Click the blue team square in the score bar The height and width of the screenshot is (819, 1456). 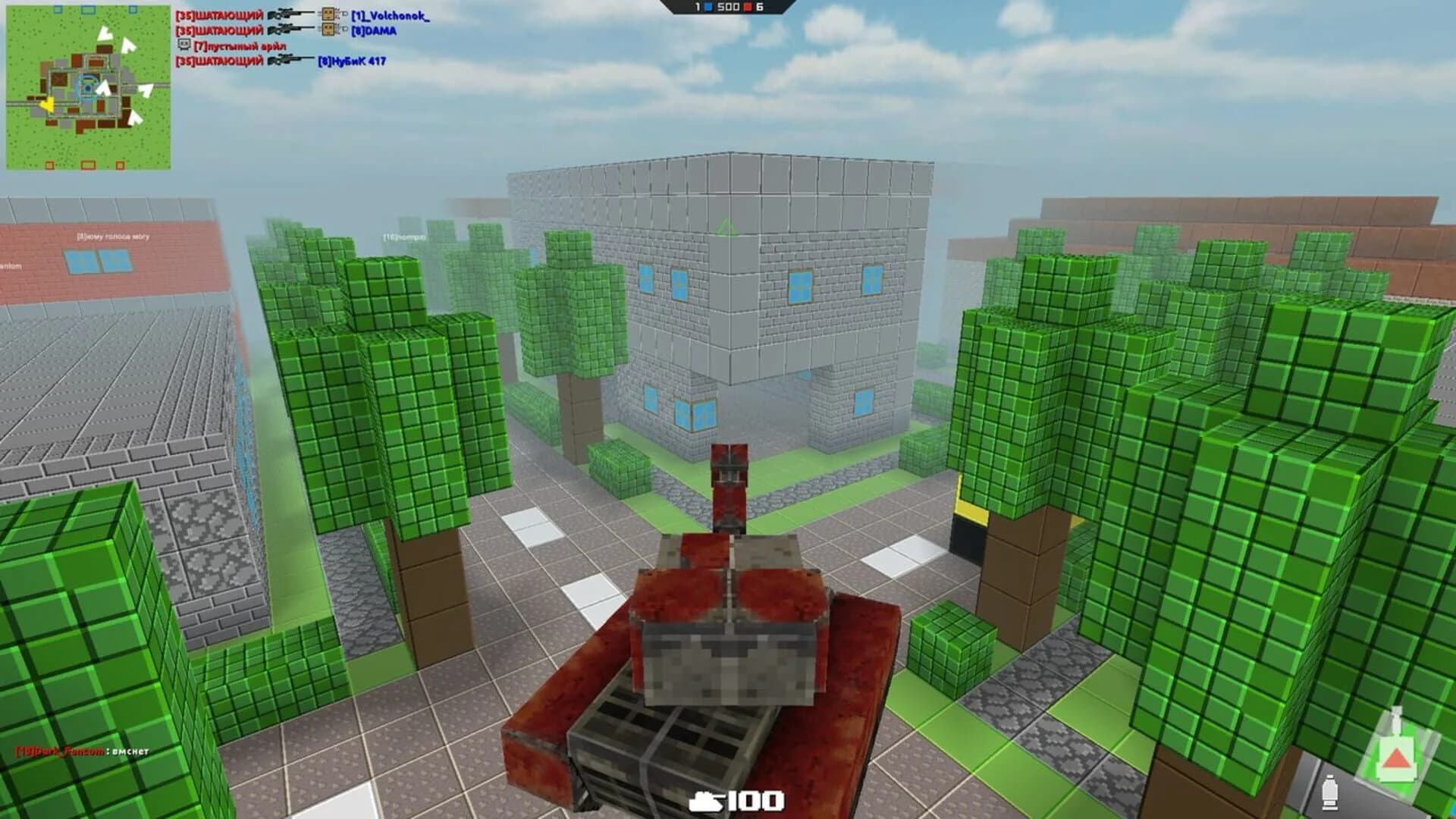(707, 6)
